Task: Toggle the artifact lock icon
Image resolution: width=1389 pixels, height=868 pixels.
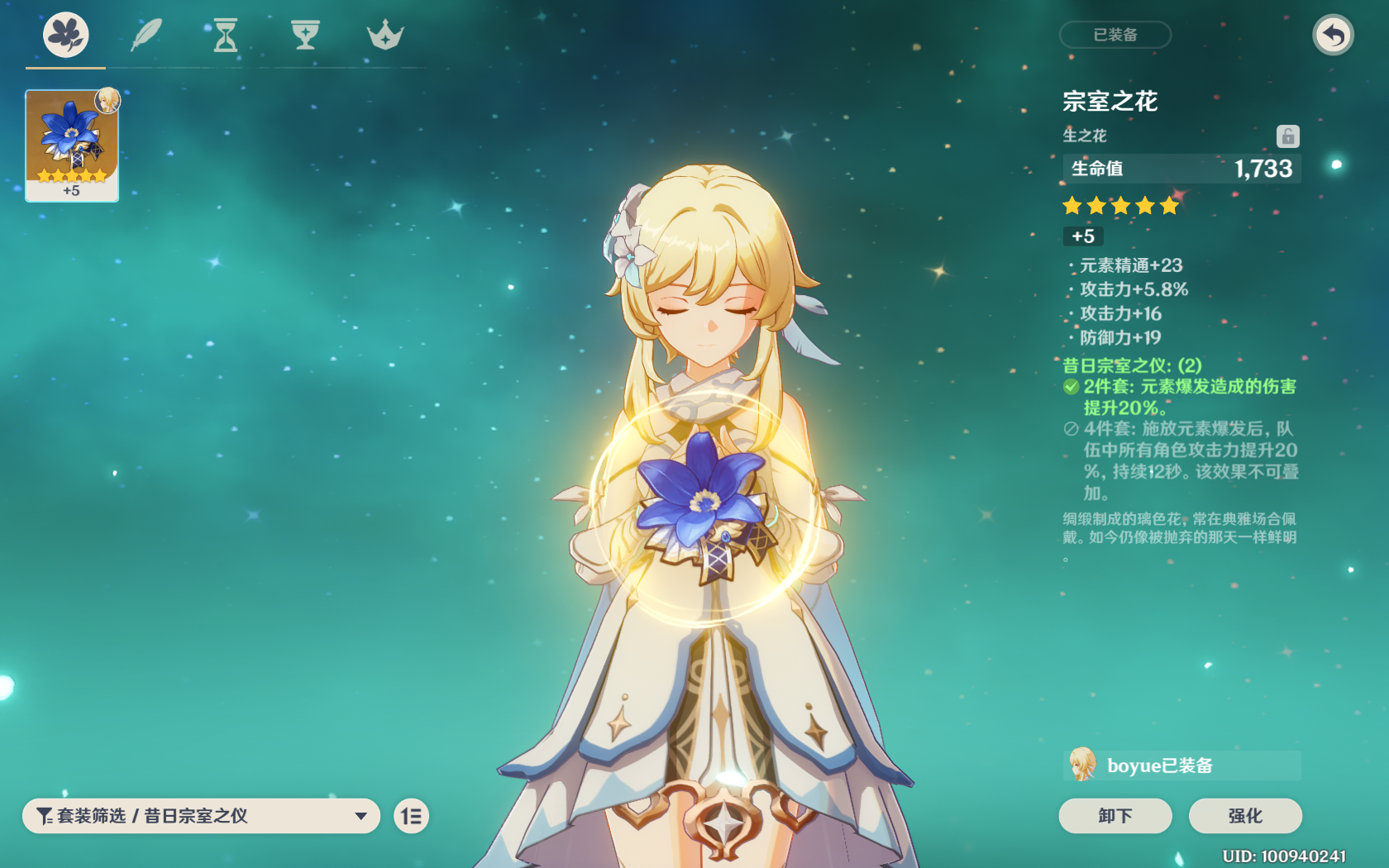Action: pos(1287,136)
